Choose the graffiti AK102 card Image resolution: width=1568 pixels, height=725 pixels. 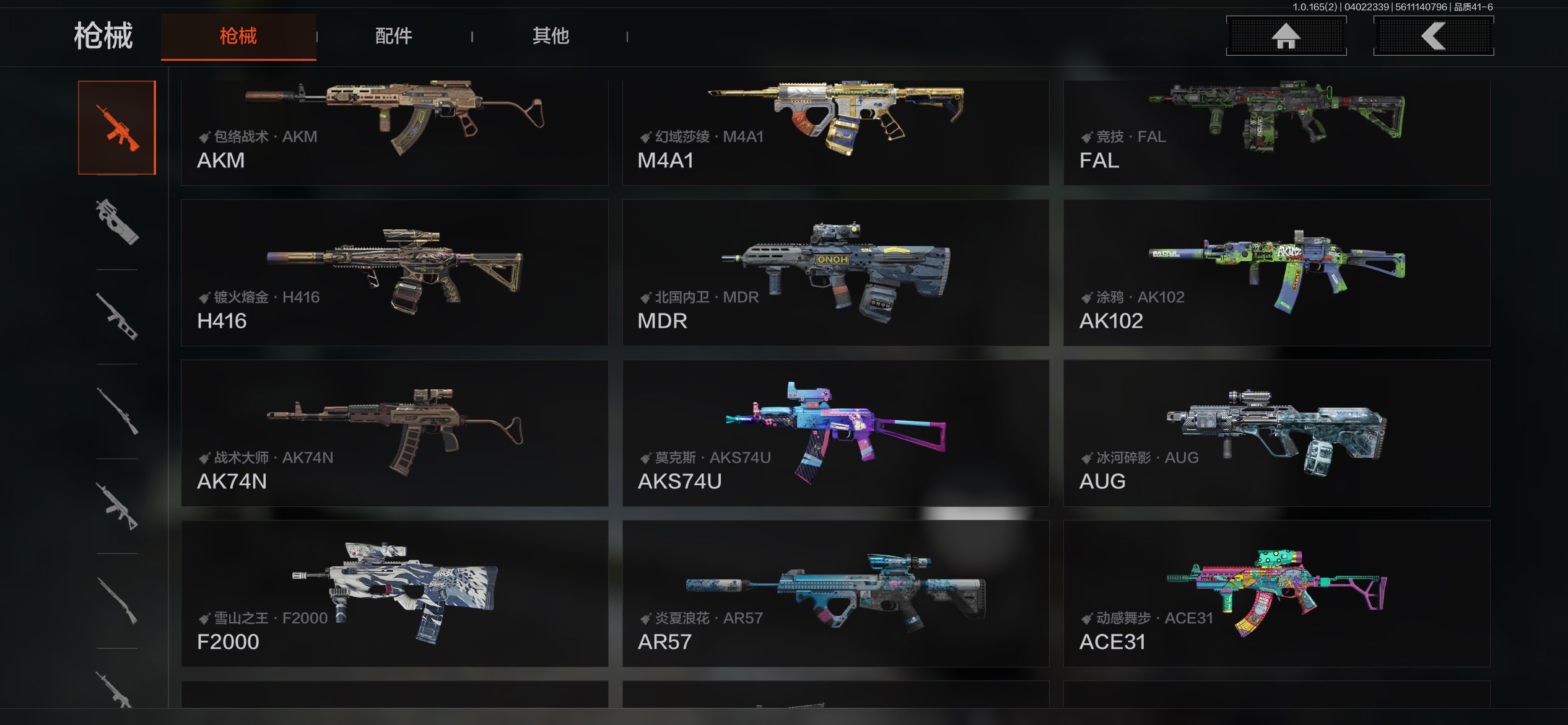point(1276,273)
